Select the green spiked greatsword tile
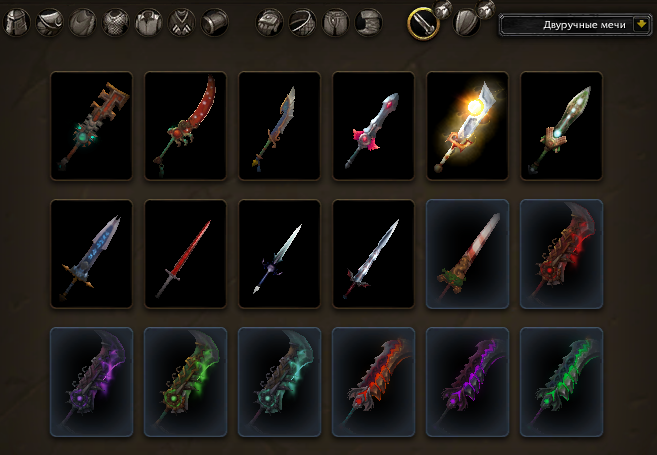 (x=561, y=381)
